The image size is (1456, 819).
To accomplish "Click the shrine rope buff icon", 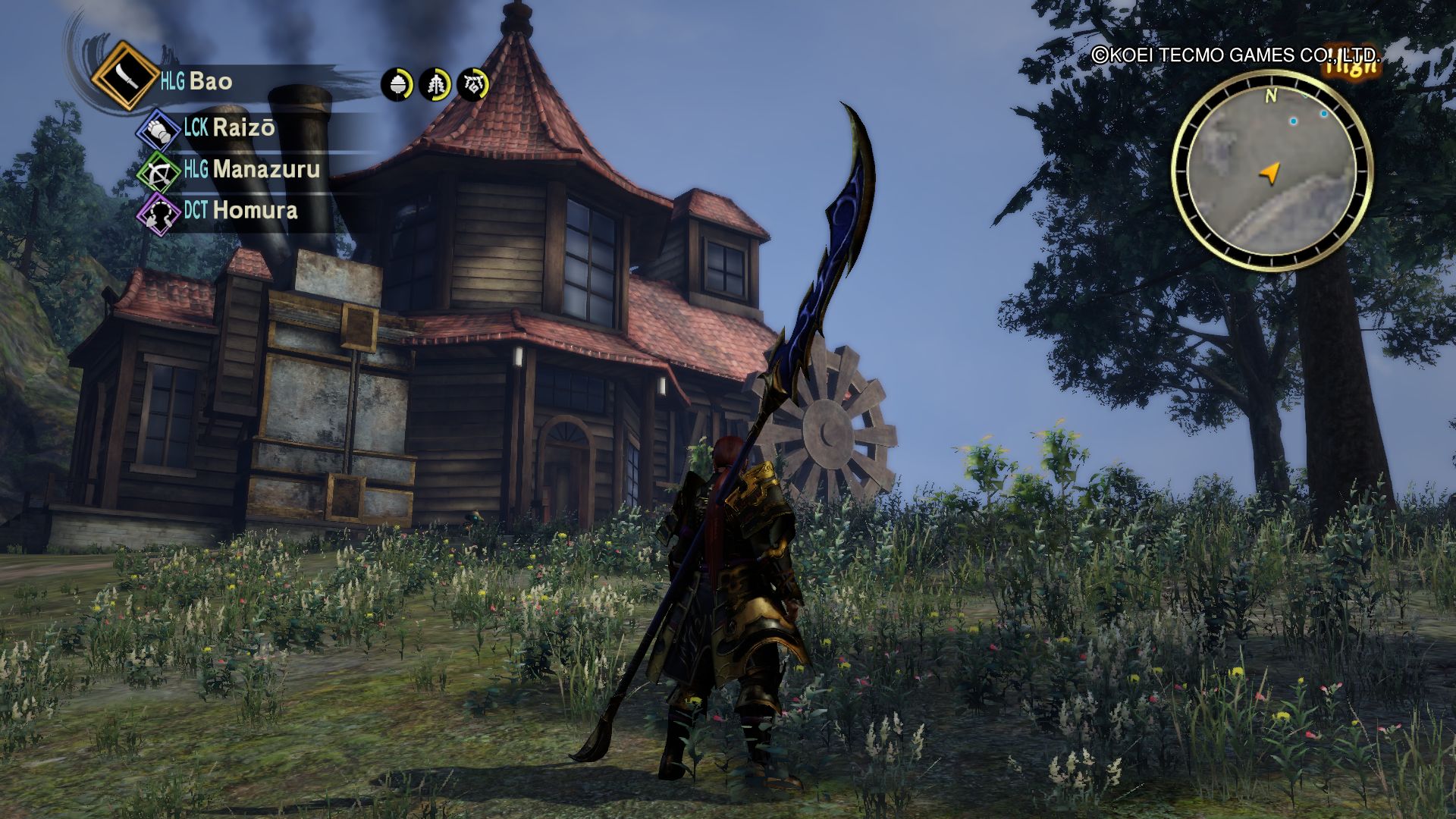I will 474,84.
